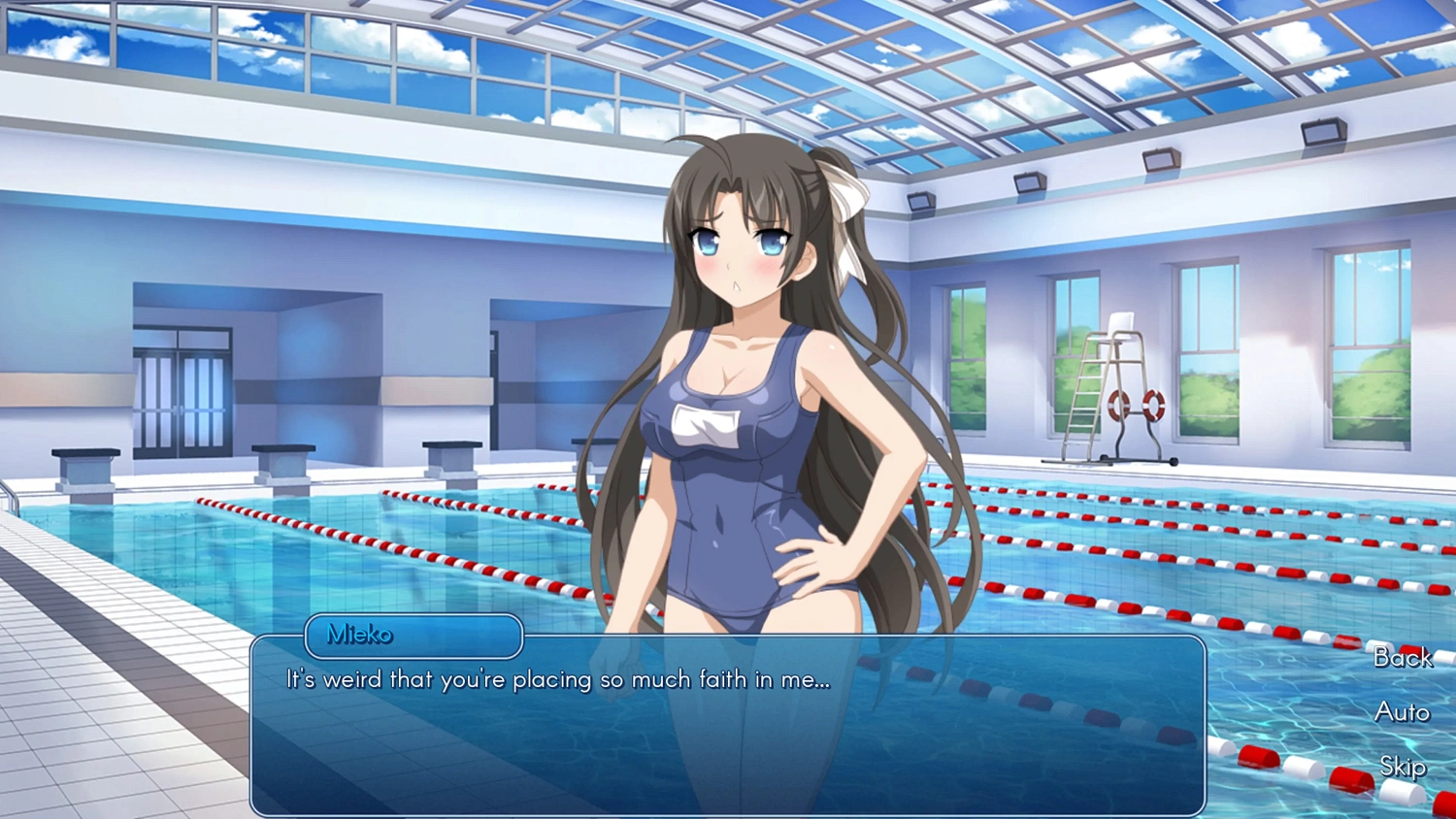Image resolution: width=1456 pixels, height=819 pixels.
Task: Click the Auto label in the corner menu
Action: [x=1402, y=713]
